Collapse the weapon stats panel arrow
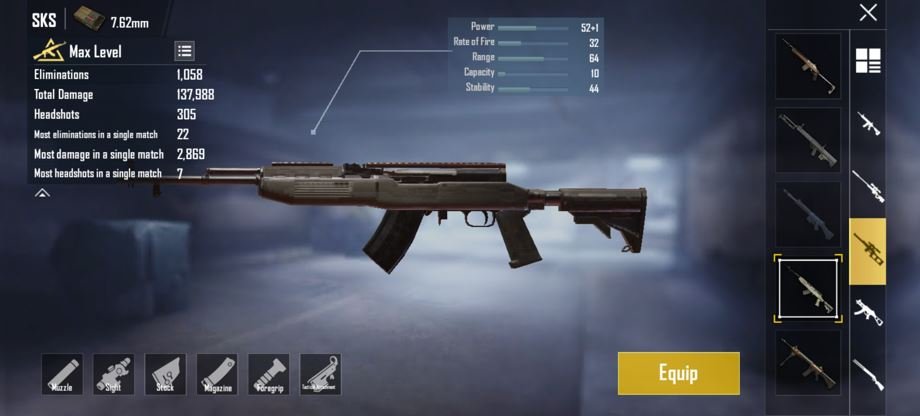 coord(42,193)
